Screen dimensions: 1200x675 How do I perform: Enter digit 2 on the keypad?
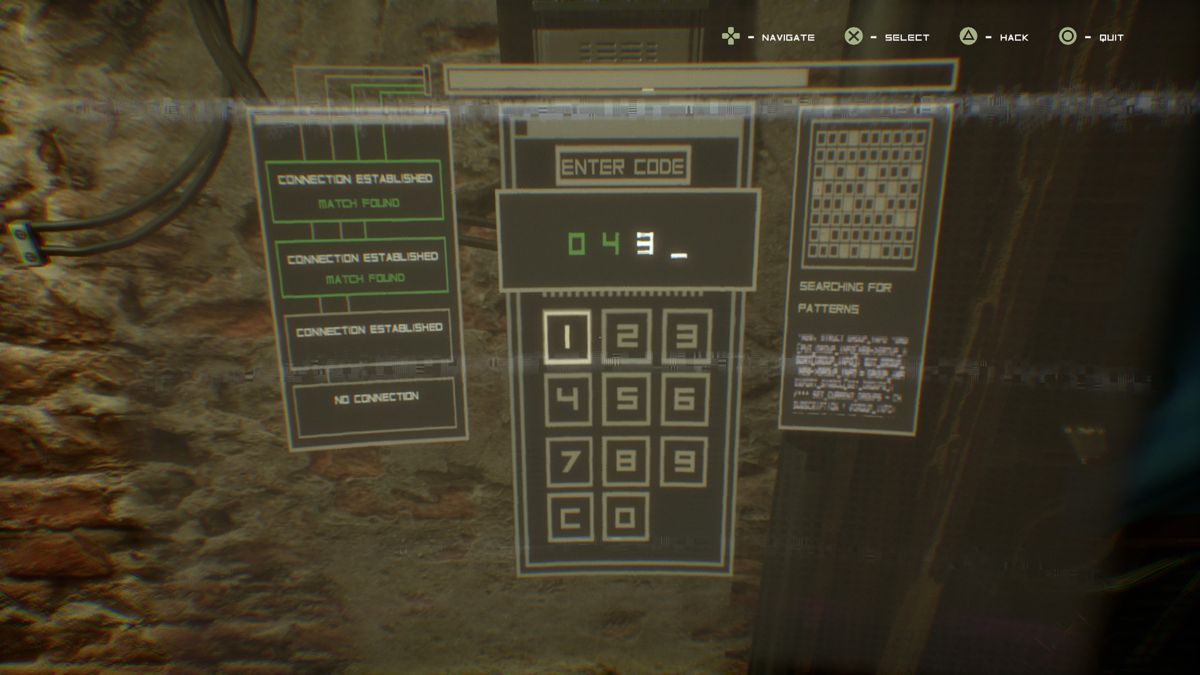627,336
